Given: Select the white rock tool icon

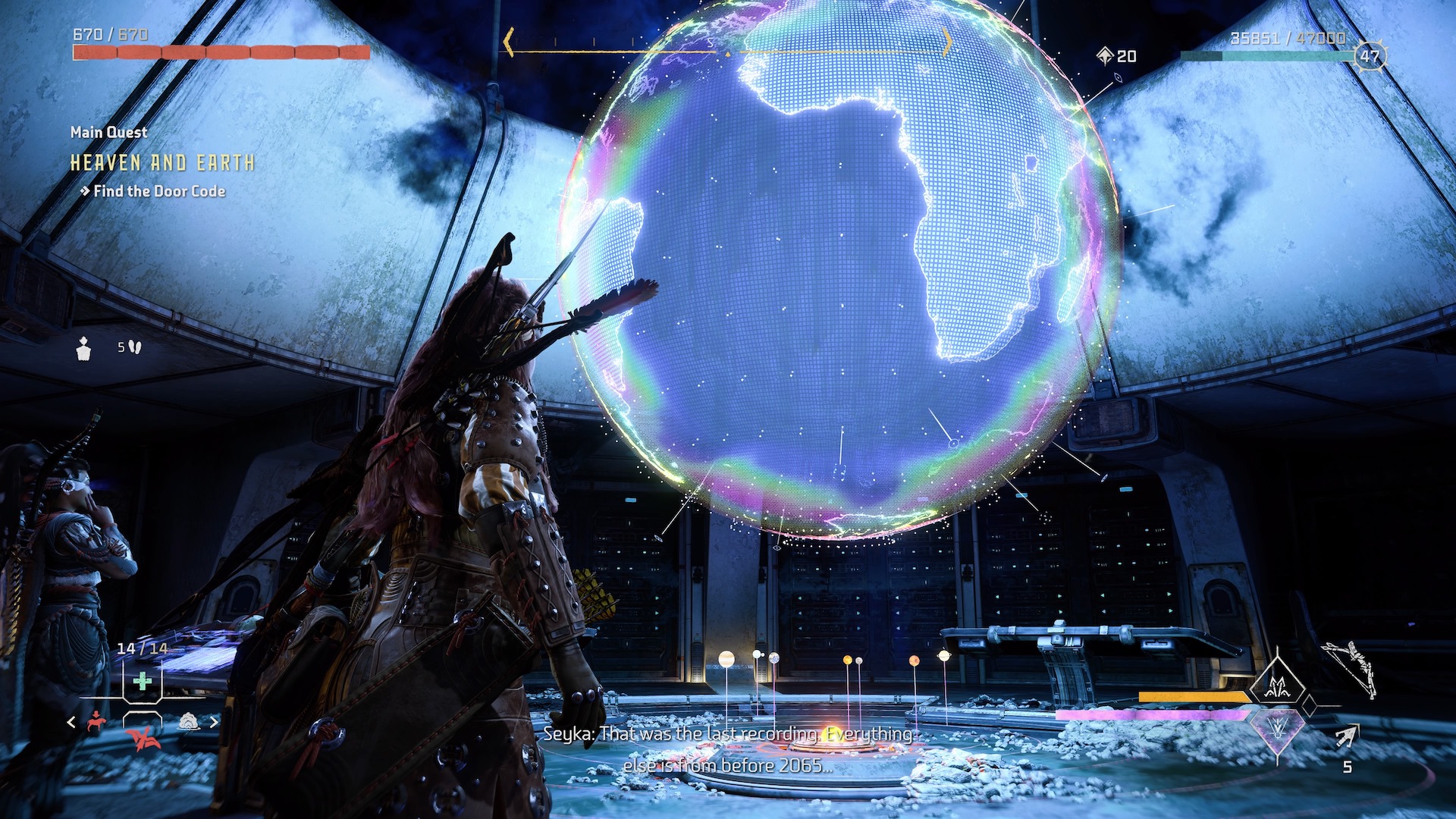Looking at the screenshot, I should (x=188, y=721).
